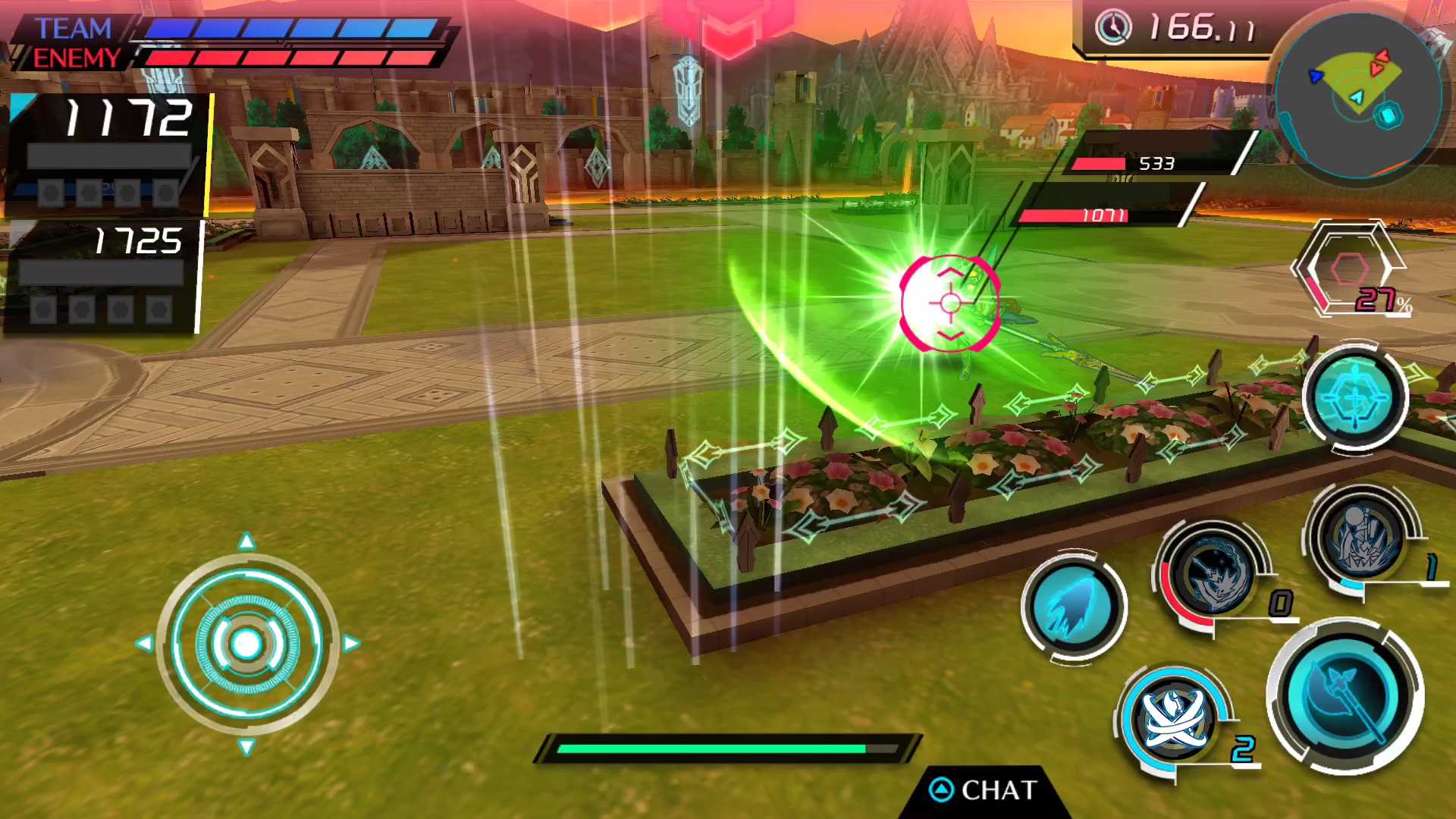Use the blue dash ability button
The width and height of the screenshot is (1456, 819).
(x=1073, y=607)
